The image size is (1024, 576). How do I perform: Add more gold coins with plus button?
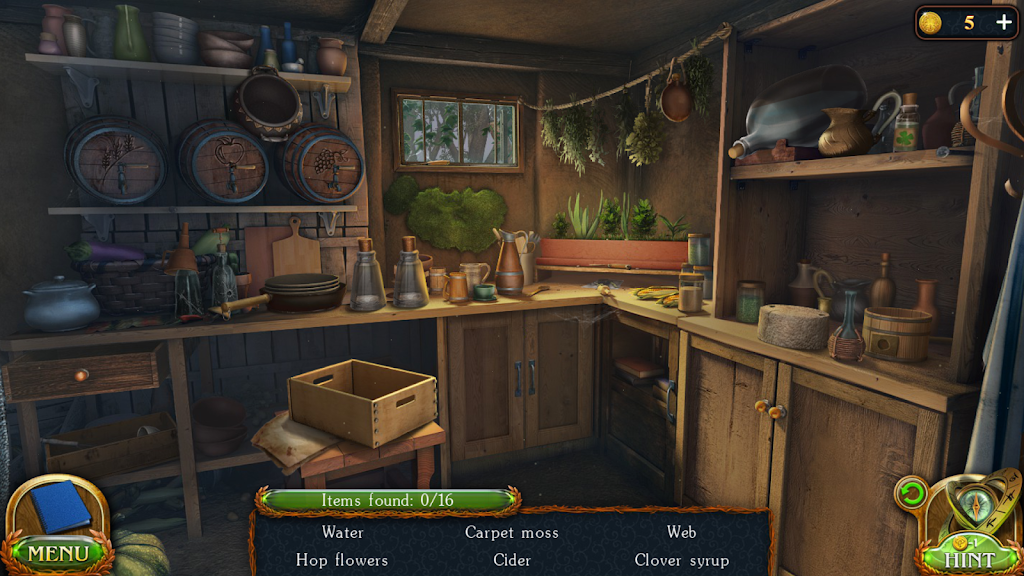click(x=1003, y=23)
